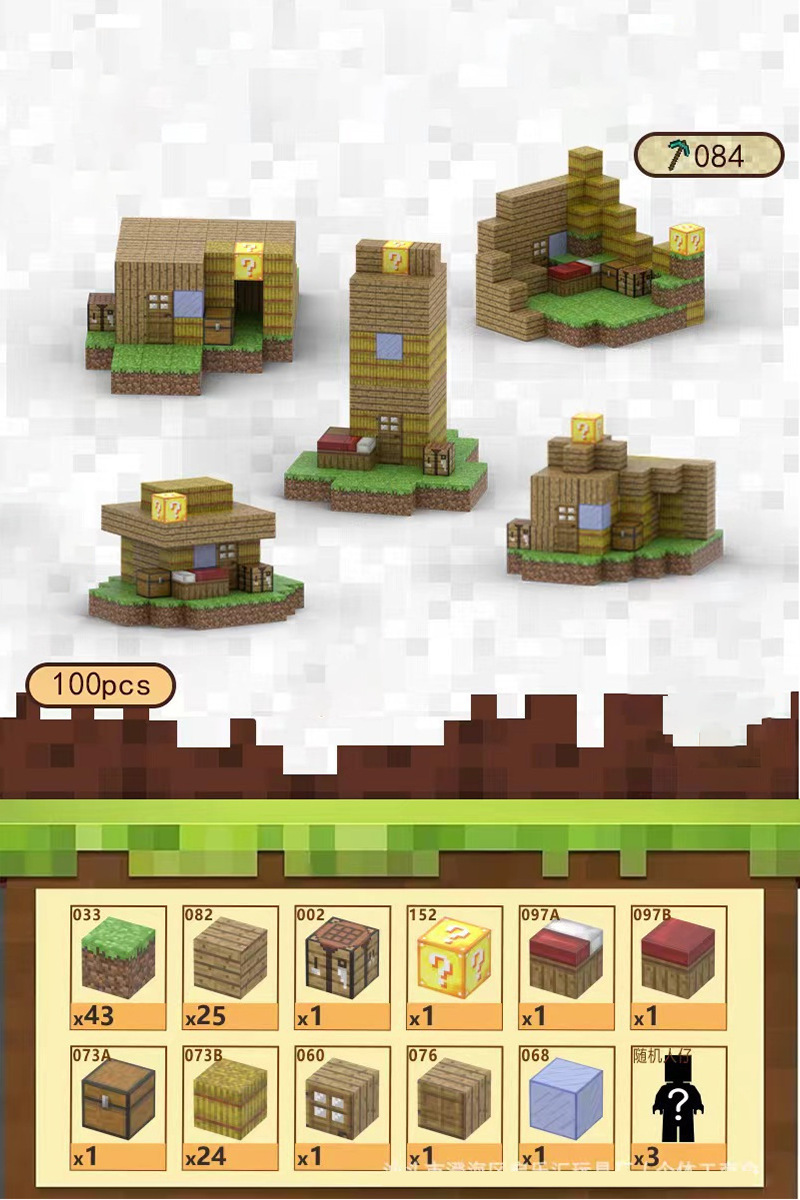Select the plain red bed slot 097B
The height and width of the screenshot is (1200, 800).
pos(679,966)
